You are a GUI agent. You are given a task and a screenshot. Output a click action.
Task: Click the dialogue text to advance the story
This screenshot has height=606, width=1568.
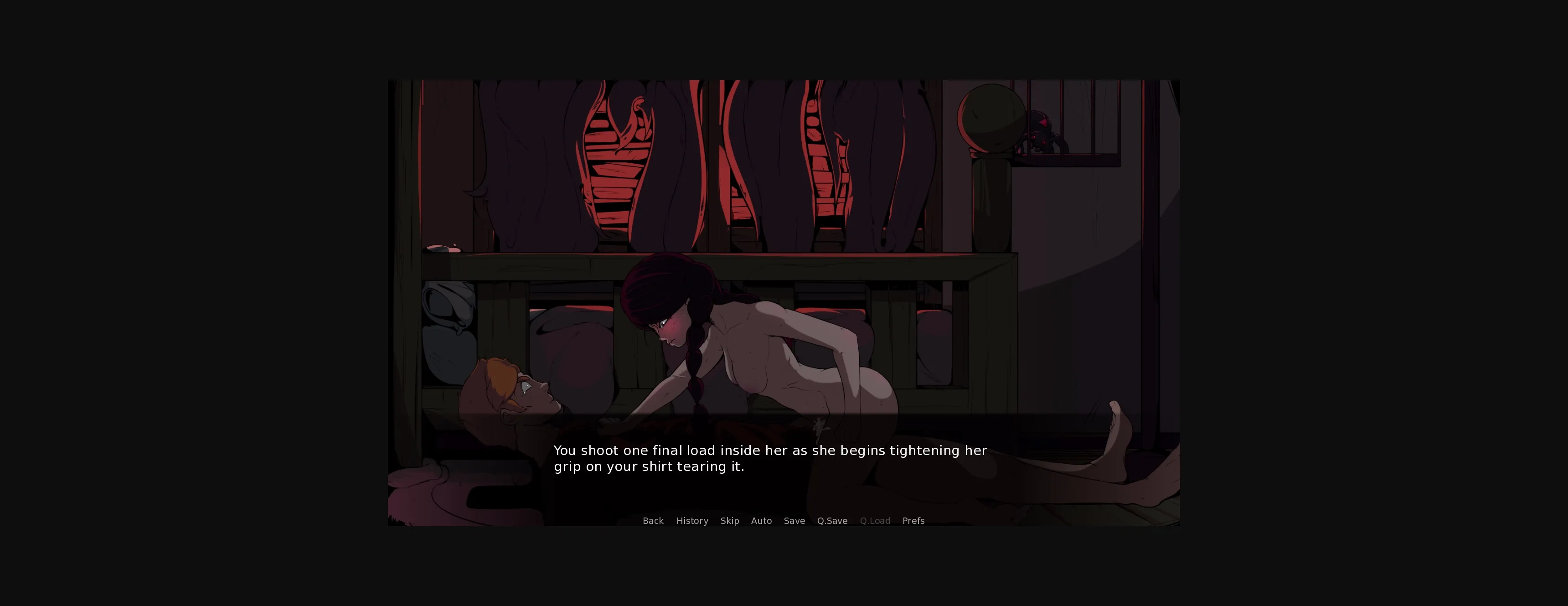tap(770, 458)
